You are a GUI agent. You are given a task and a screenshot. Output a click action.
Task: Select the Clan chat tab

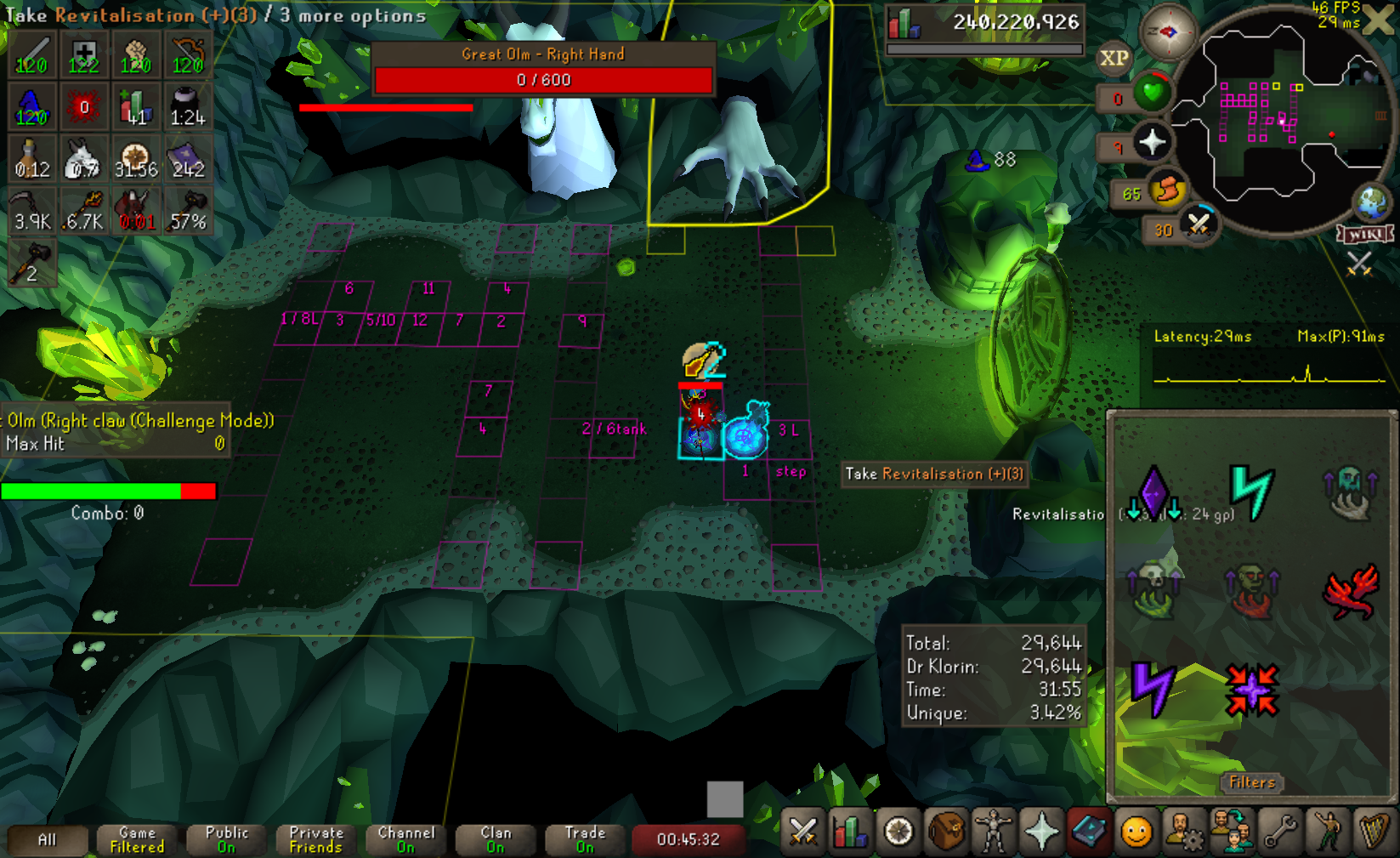(x=496, y=839)
